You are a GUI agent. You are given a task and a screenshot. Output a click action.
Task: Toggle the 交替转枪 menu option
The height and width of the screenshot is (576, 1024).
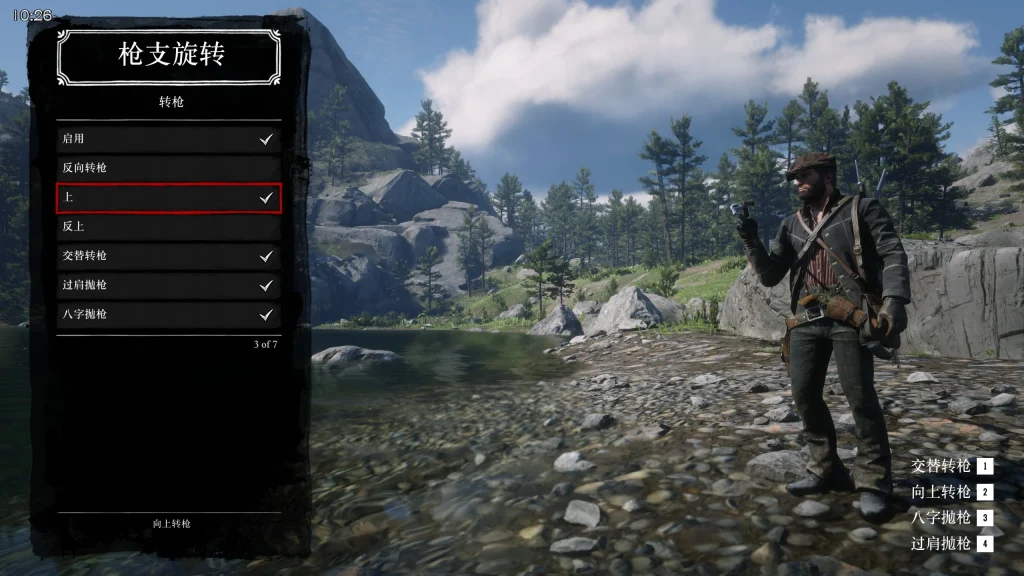(x=168, y=256)
